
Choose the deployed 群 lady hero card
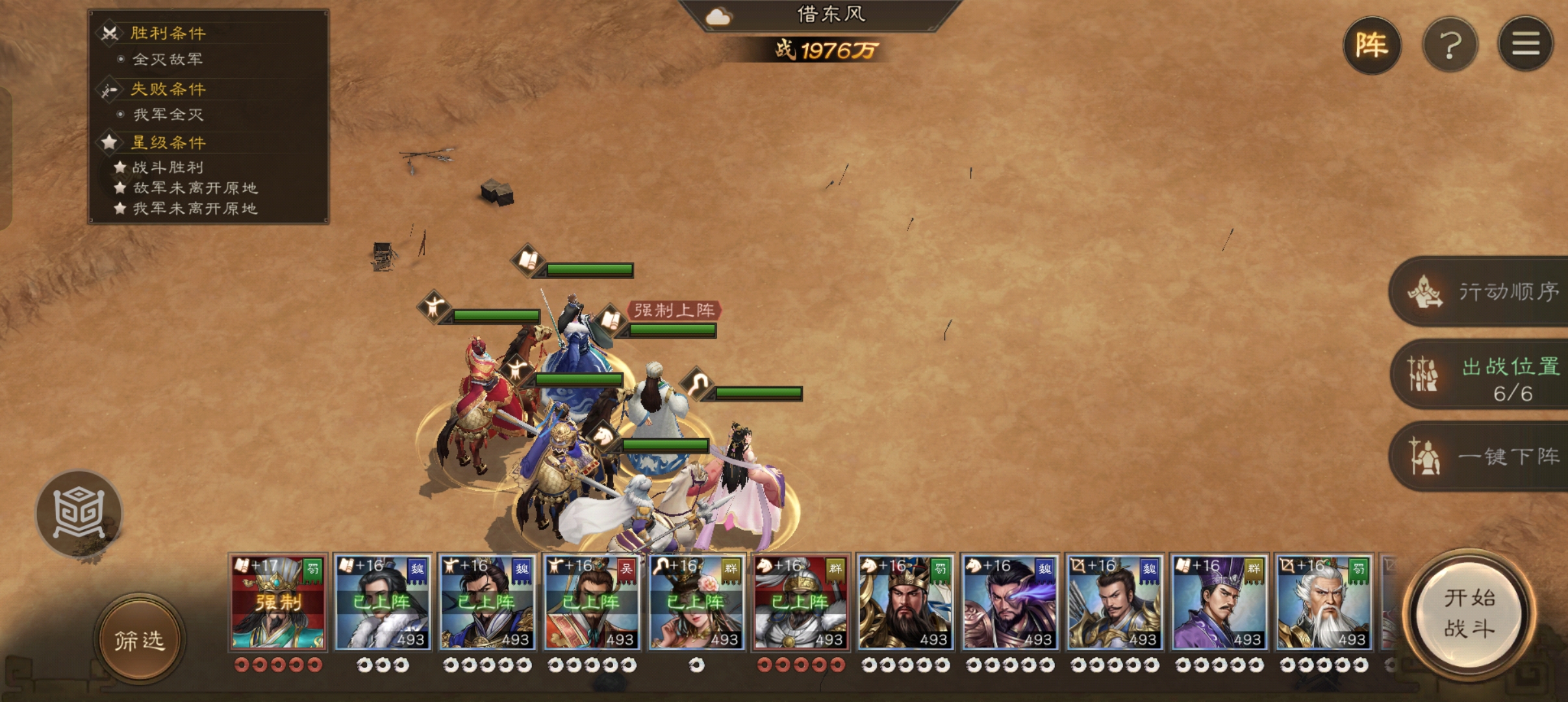click(x=696, y=603)
